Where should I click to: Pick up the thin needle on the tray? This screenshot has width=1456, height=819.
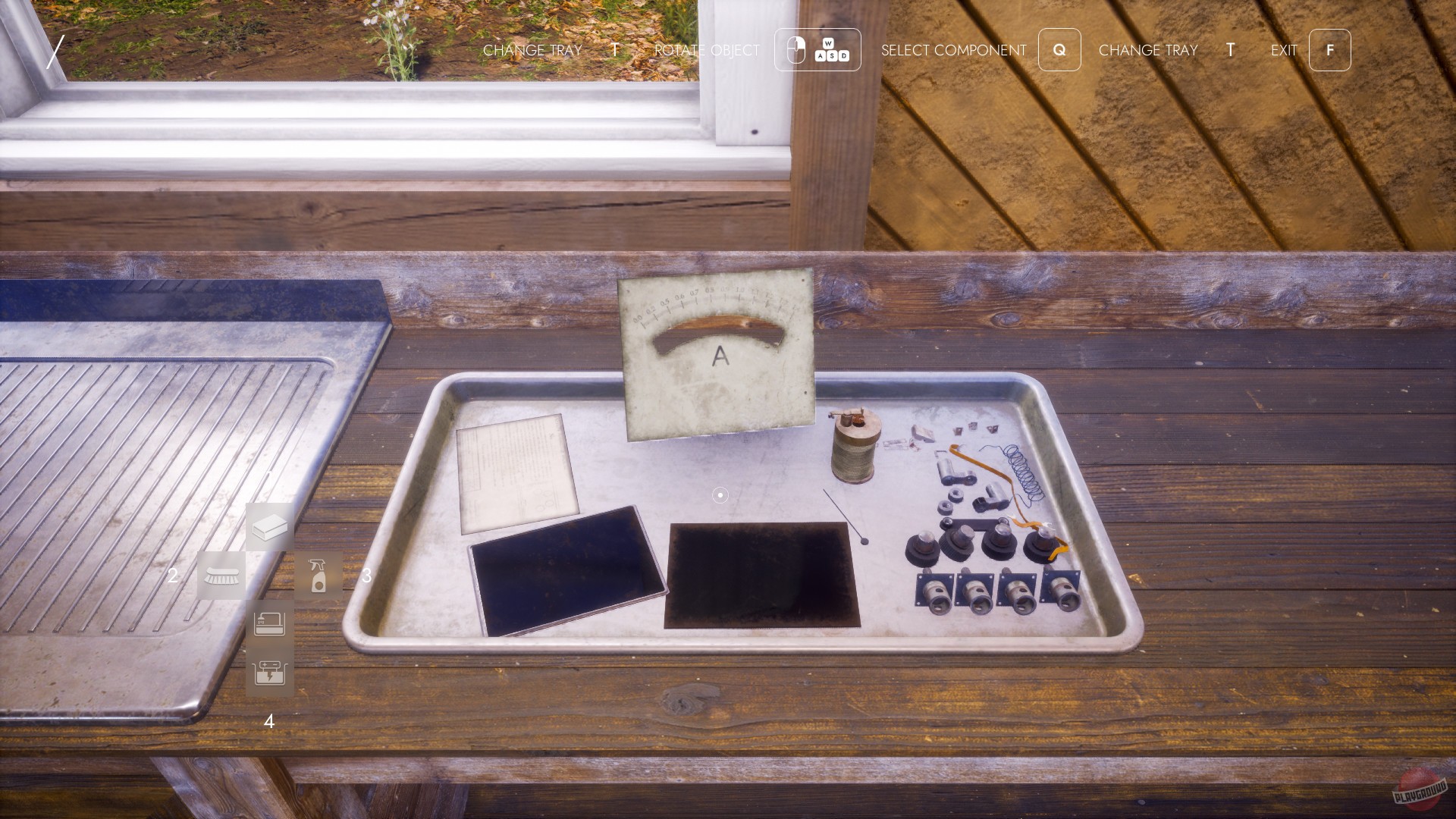(x=842, y=516)
